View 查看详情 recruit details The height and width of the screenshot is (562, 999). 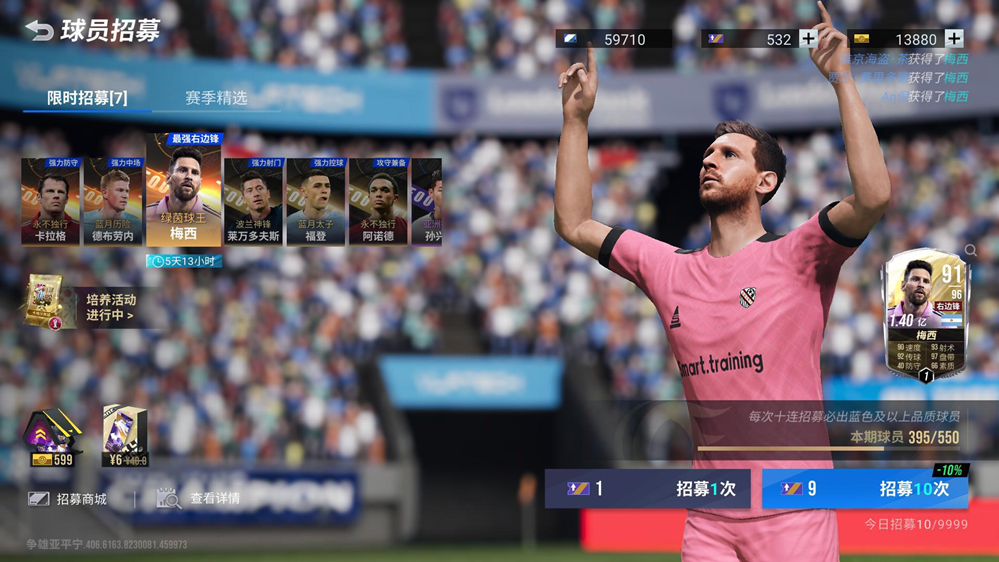click(199, 498)
